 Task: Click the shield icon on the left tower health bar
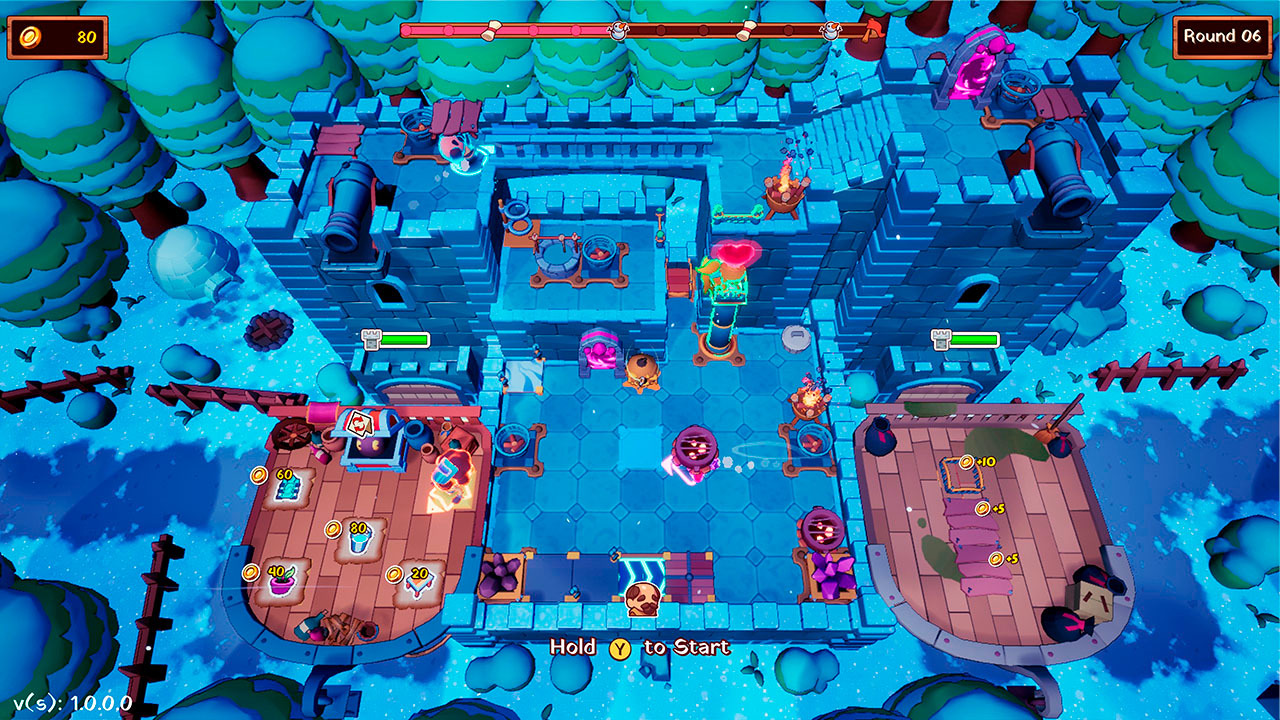pos(370,338)
